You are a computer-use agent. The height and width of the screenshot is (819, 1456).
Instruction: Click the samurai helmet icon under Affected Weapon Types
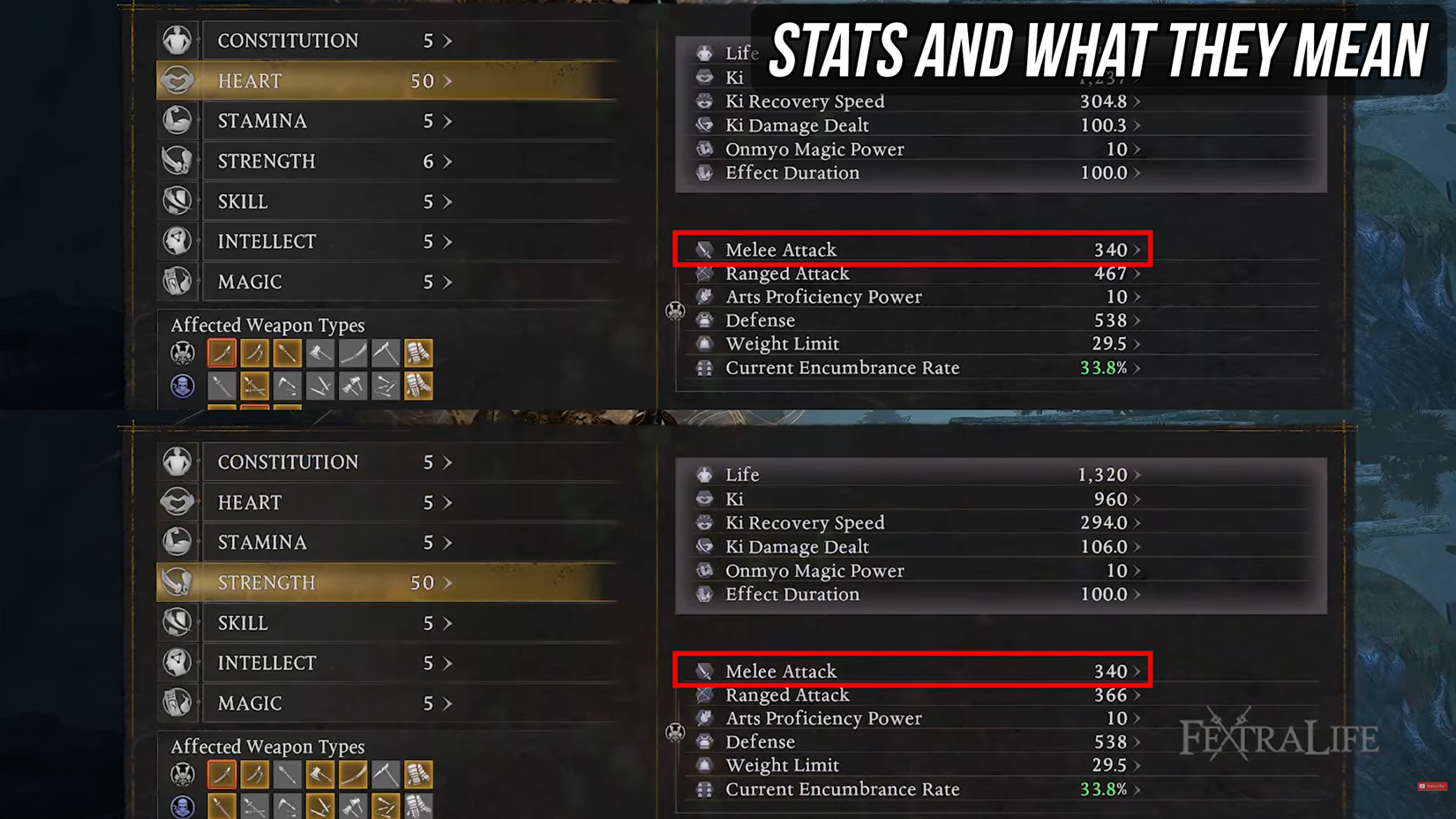pos(182,353)
